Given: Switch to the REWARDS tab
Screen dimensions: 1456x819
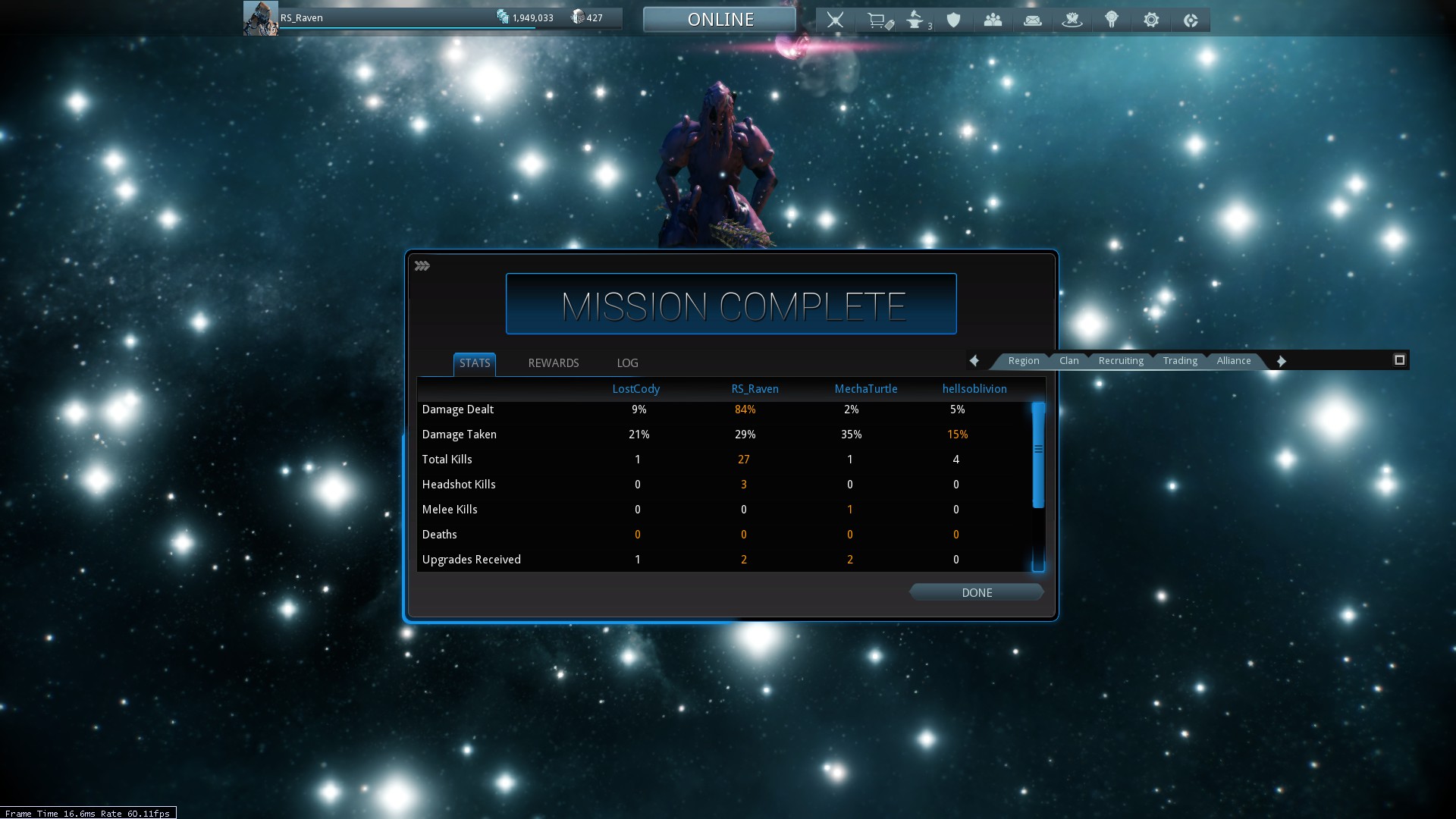Looking at the screenshot, I should (x=553, y=363).
